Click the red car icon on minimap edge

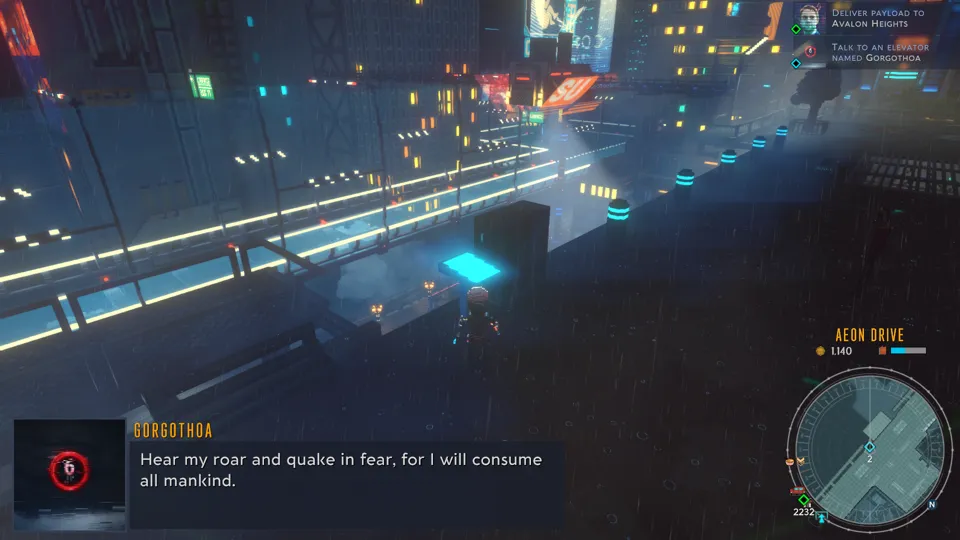click(796, 490)
